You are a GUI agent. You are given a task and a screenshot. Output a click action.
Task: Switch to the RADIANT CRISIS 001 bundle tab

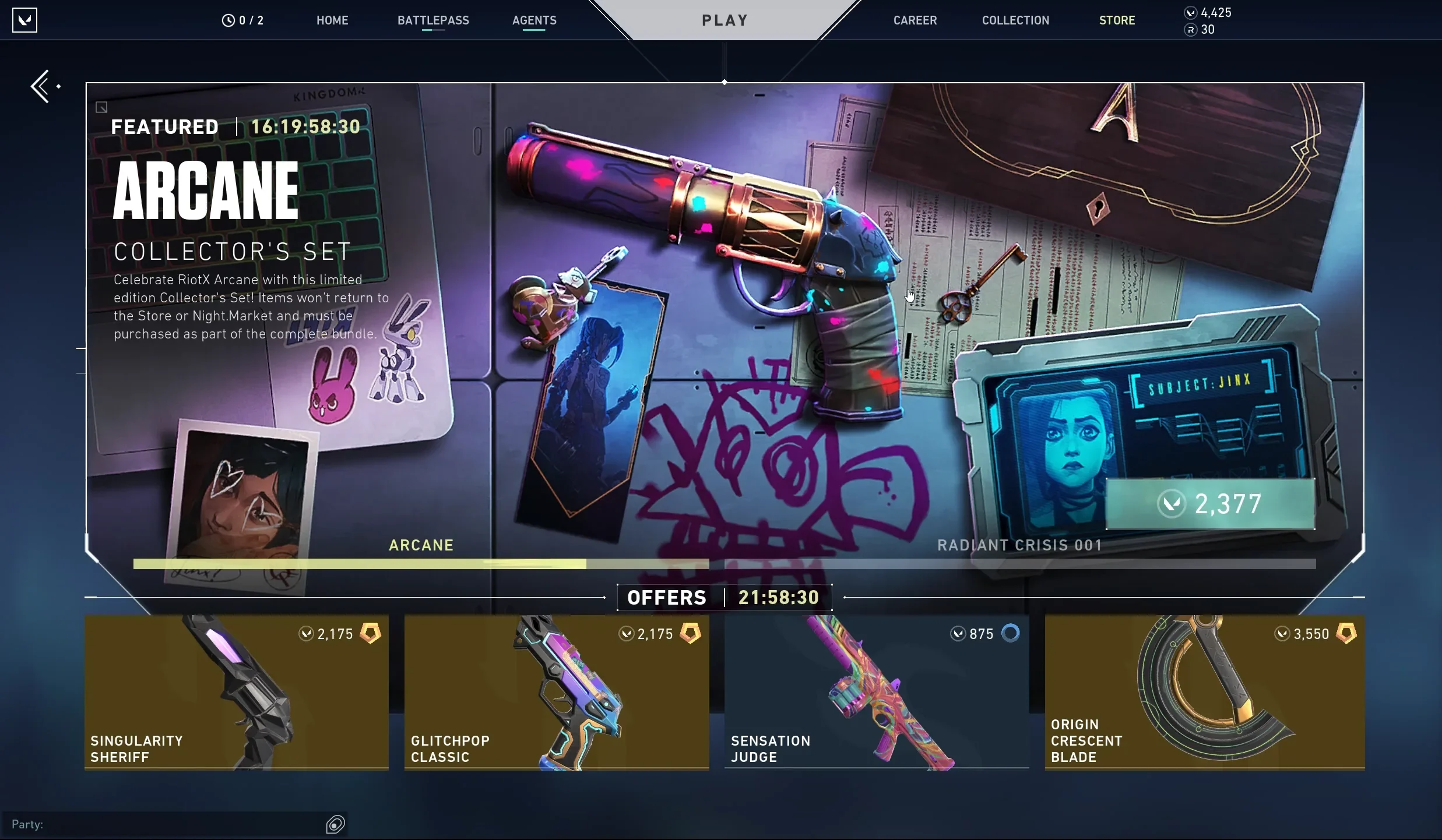(1019, 545)
